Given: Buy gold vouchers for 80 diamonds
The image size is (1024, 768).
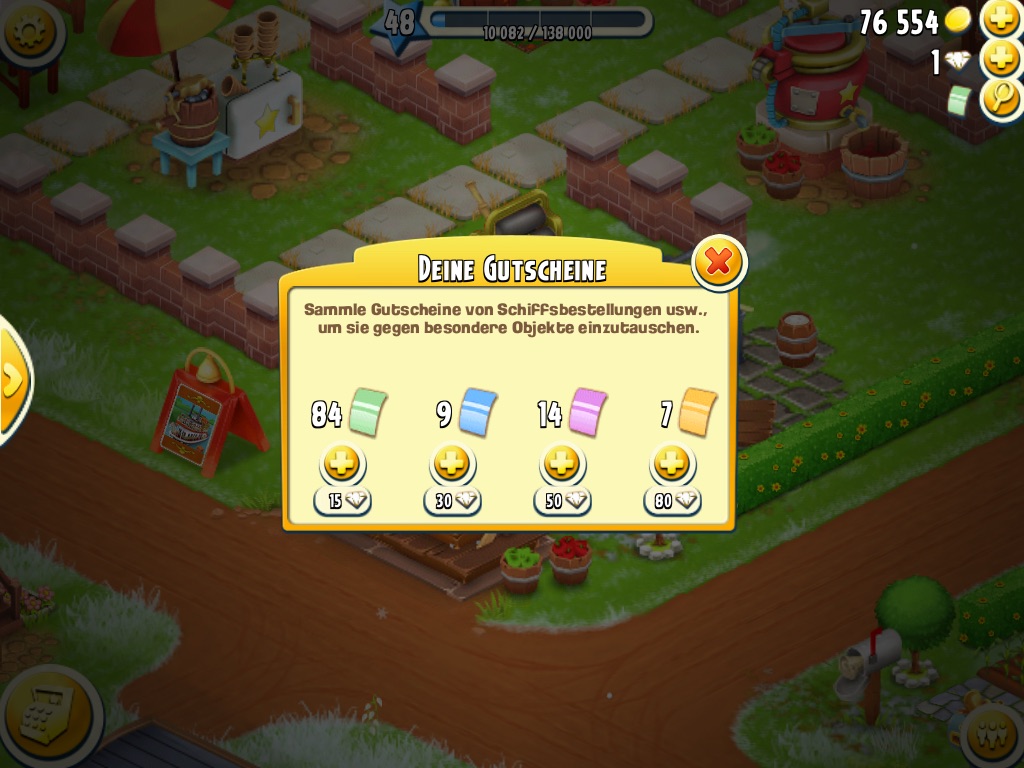Looking at the screenshot, I should 672,465.
